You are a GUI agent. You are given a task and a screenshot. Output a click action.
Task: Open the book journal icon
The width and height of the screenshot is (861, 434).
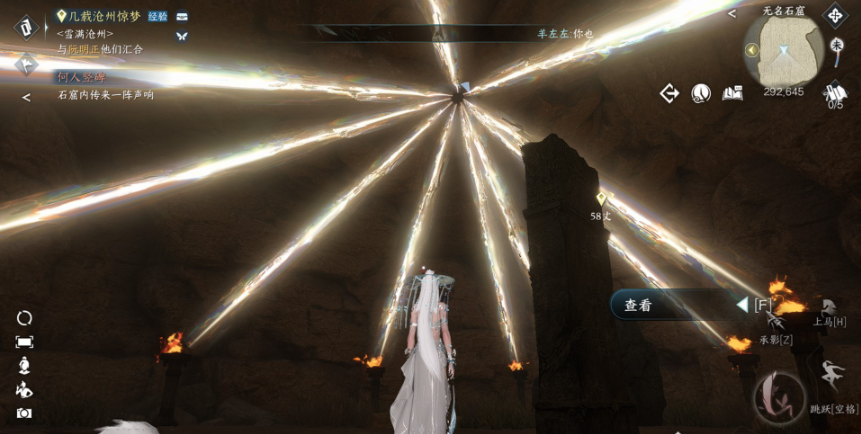pyautogui.click(x=732, y=93)
